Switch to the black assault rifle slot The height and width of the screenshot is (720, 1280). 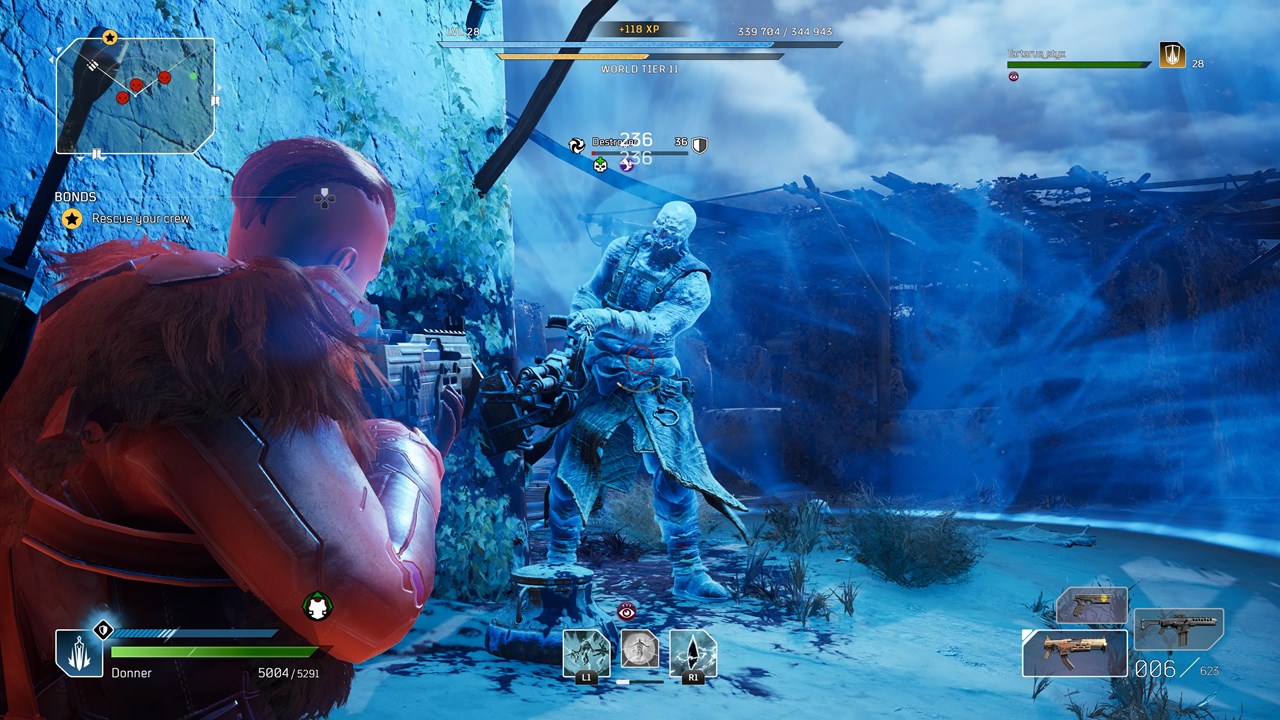pyautogui.click(x=1179, y=629)
